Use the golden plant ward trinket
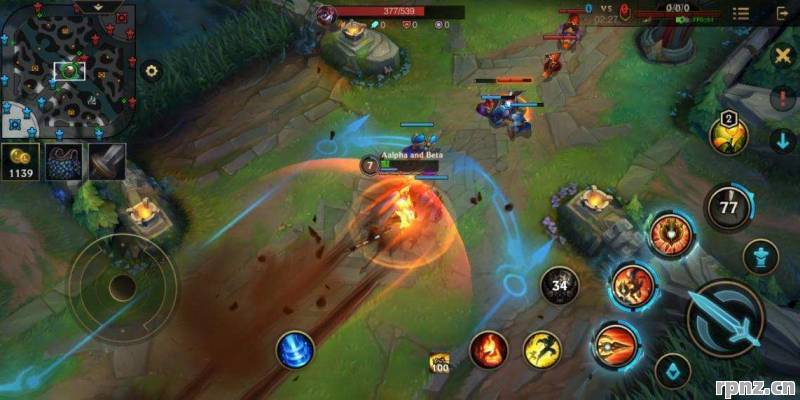The width and height of the screenshot is (800, 400). click(728, 135)
